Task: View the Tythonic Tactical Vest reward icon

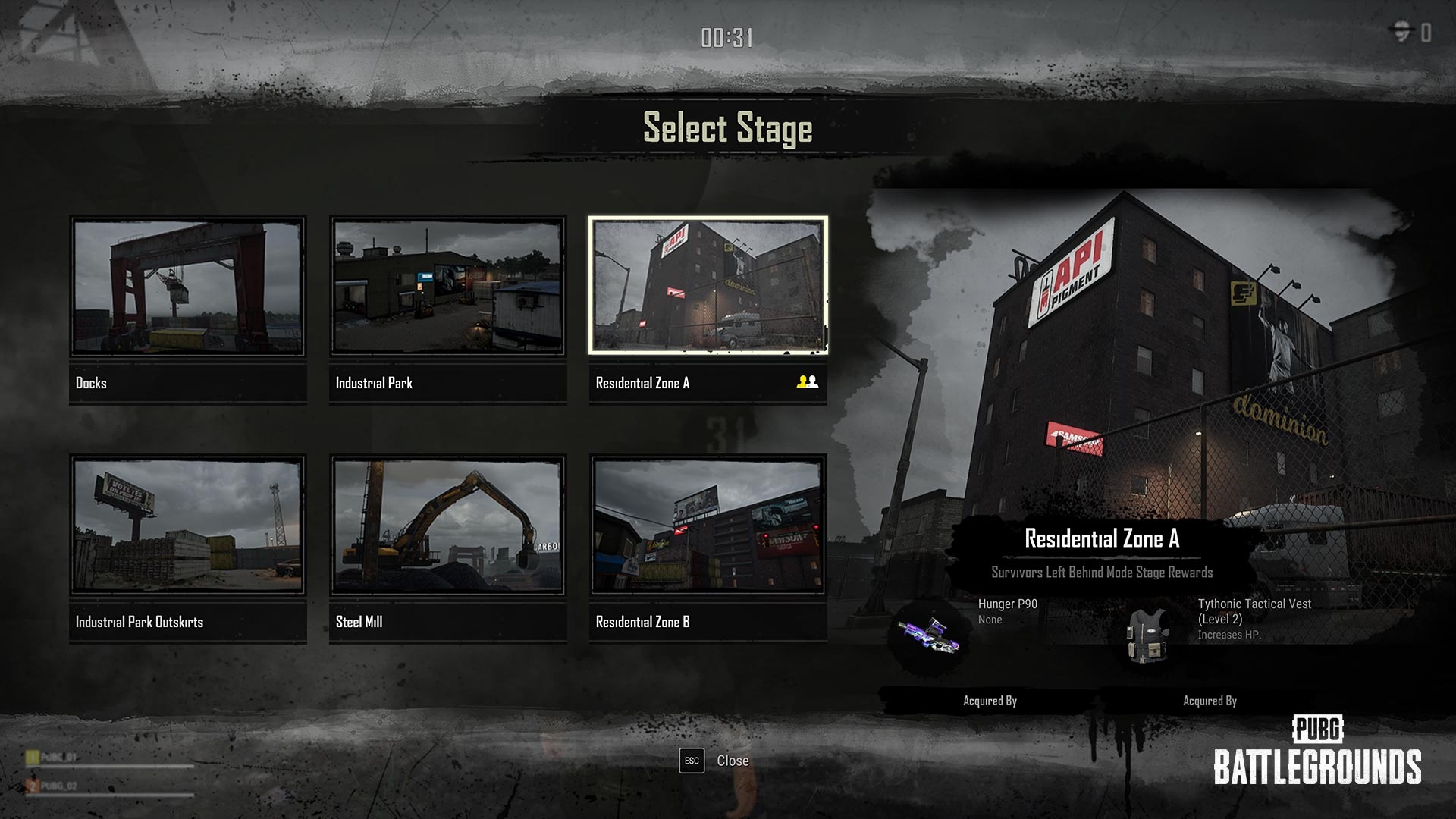Action: coord(1148,634)
